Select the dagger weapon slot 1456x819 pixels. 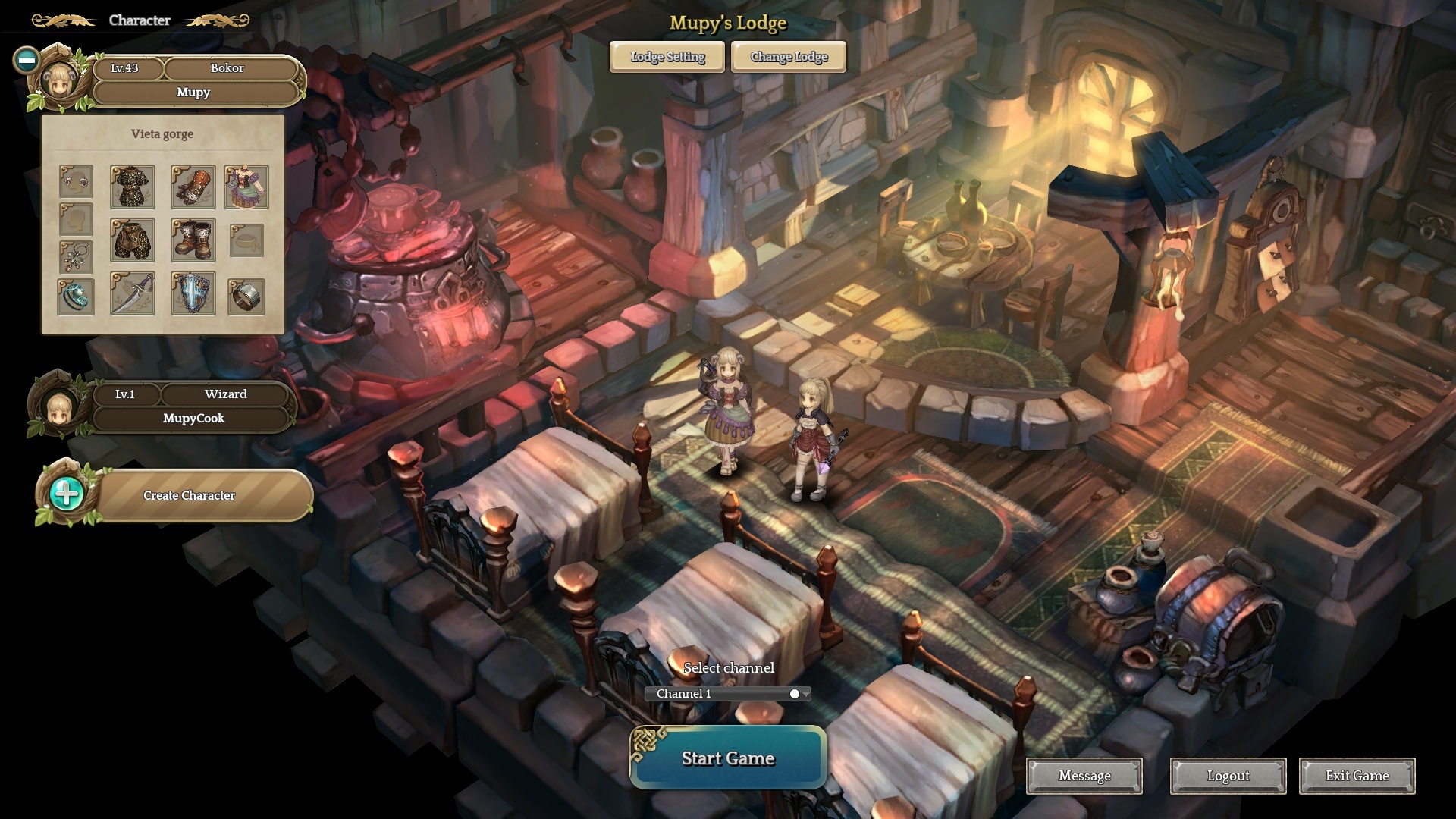133,293
